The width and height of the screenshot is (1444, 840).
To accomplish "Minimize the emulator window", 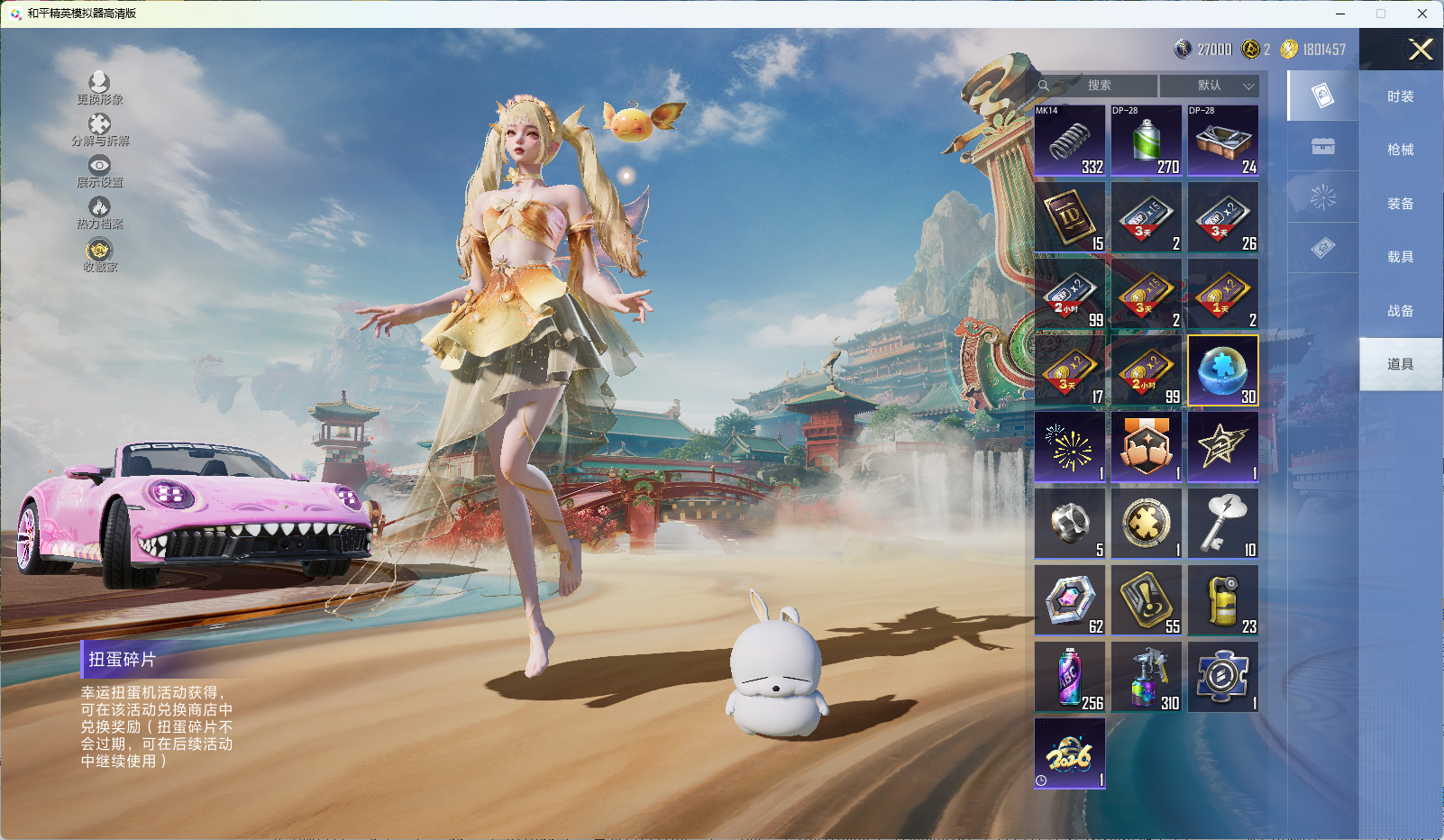I will pos(1340,14).
